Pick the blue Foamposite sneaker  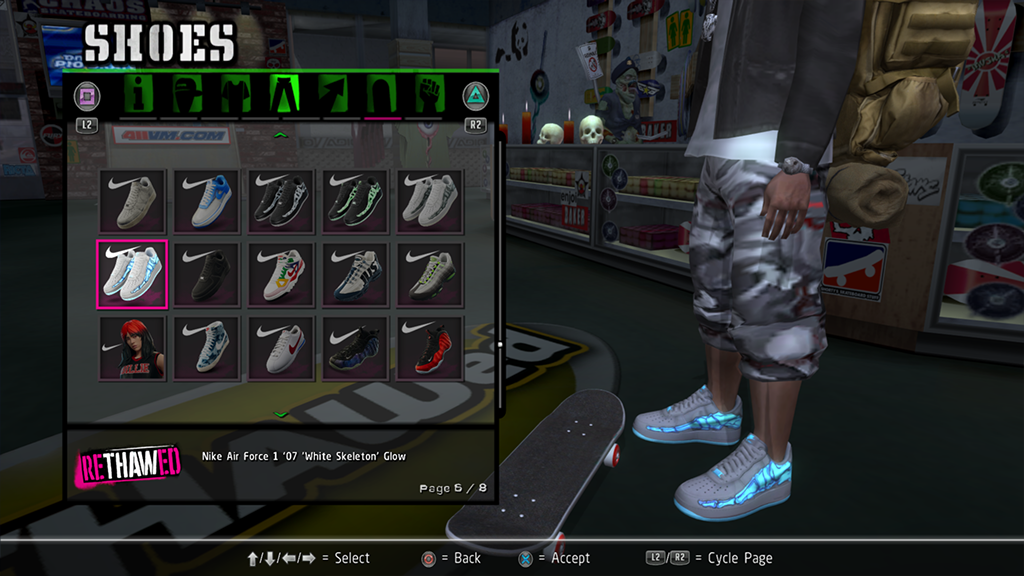(357, 348)
